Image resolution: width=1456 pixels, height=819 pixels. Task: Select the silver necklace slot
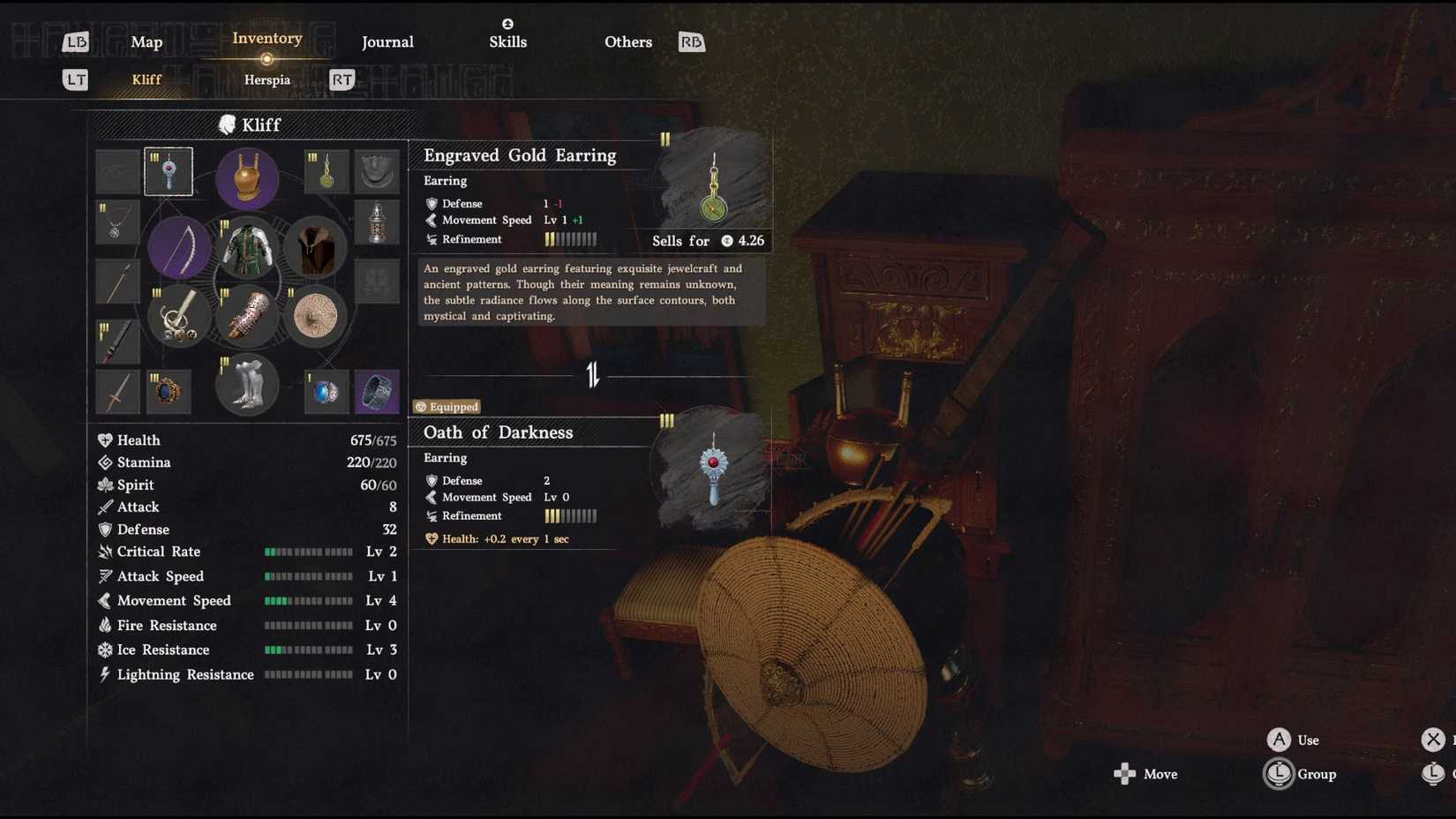click(117, 223)
